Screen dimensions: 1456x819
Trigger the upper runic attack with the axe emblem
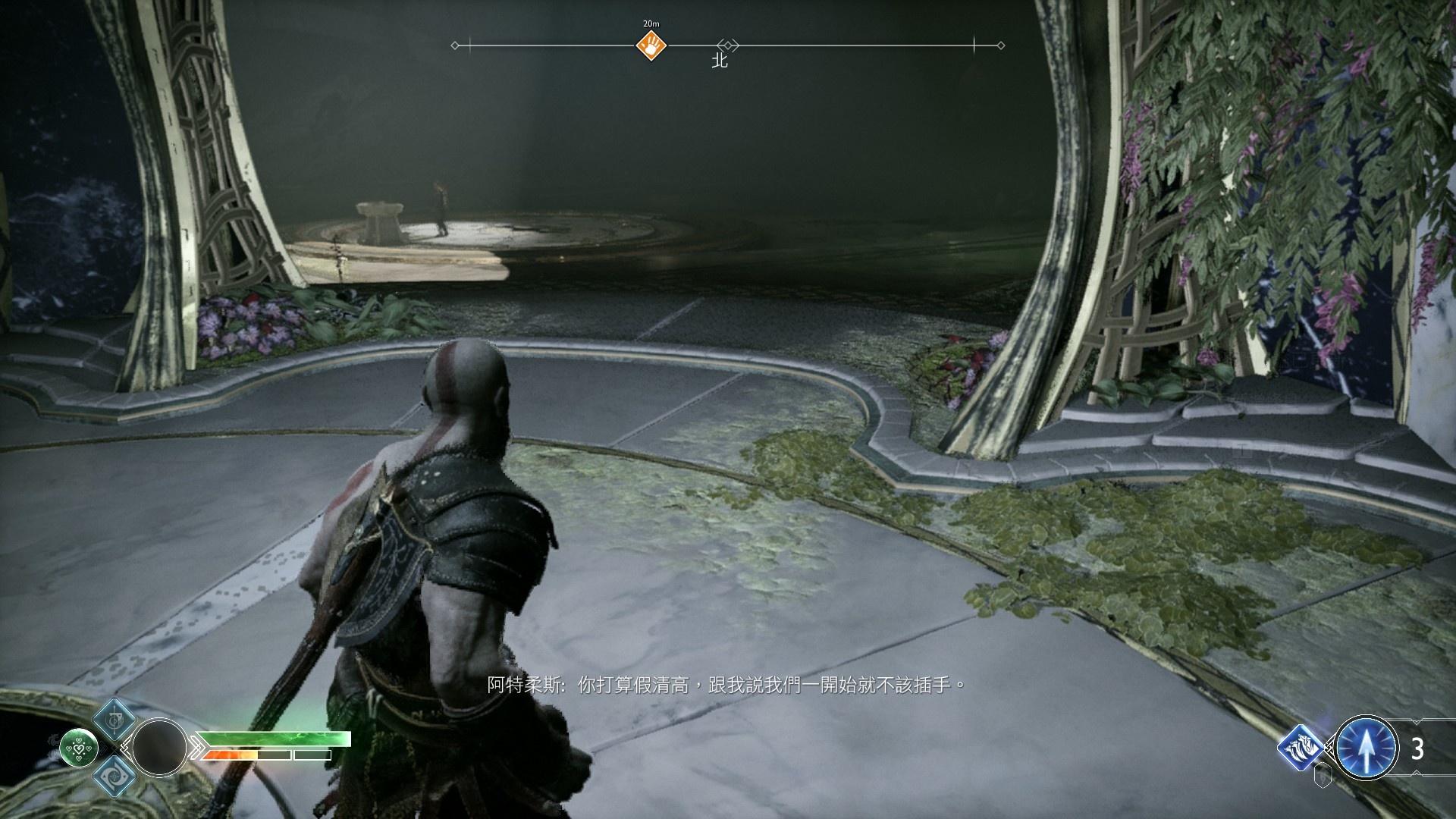(115, 719)
